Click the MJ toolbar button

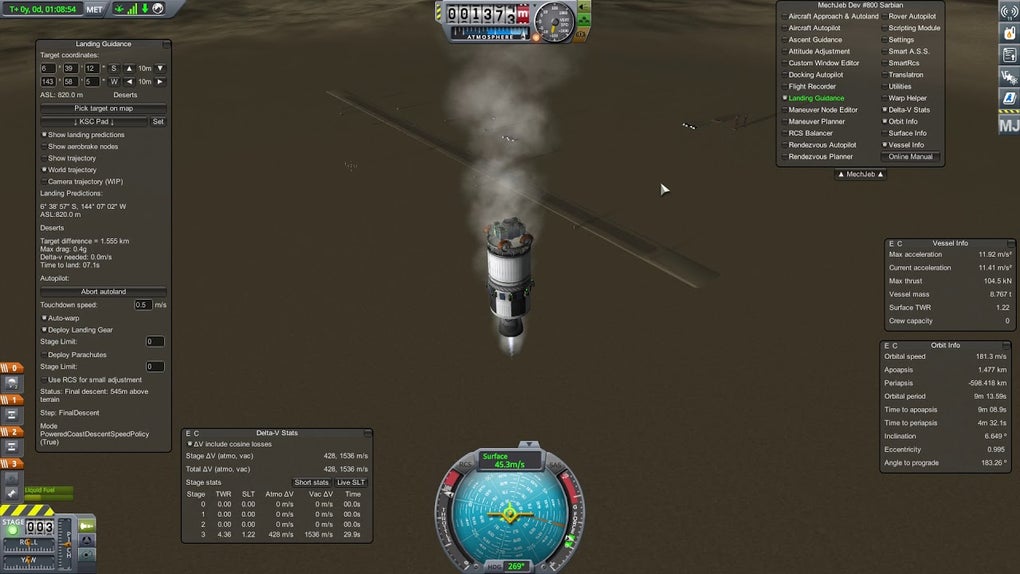[x=1008, y=125]
